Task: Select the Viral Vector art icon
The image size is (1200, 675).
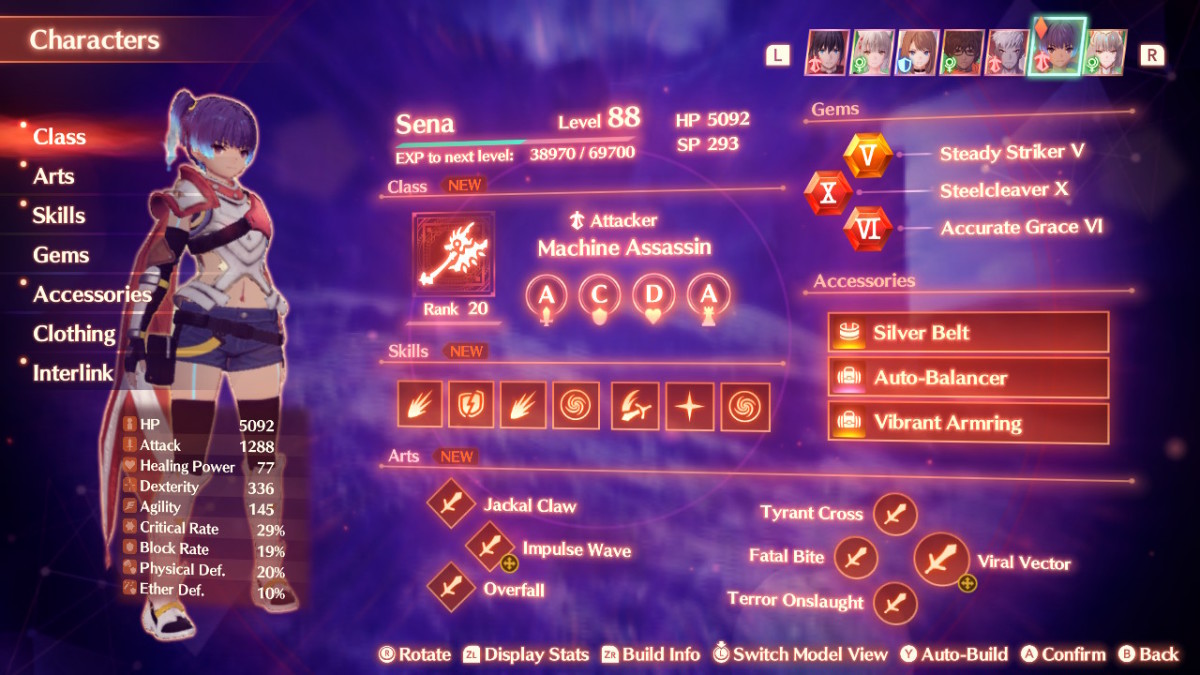Action: [940, 560]
